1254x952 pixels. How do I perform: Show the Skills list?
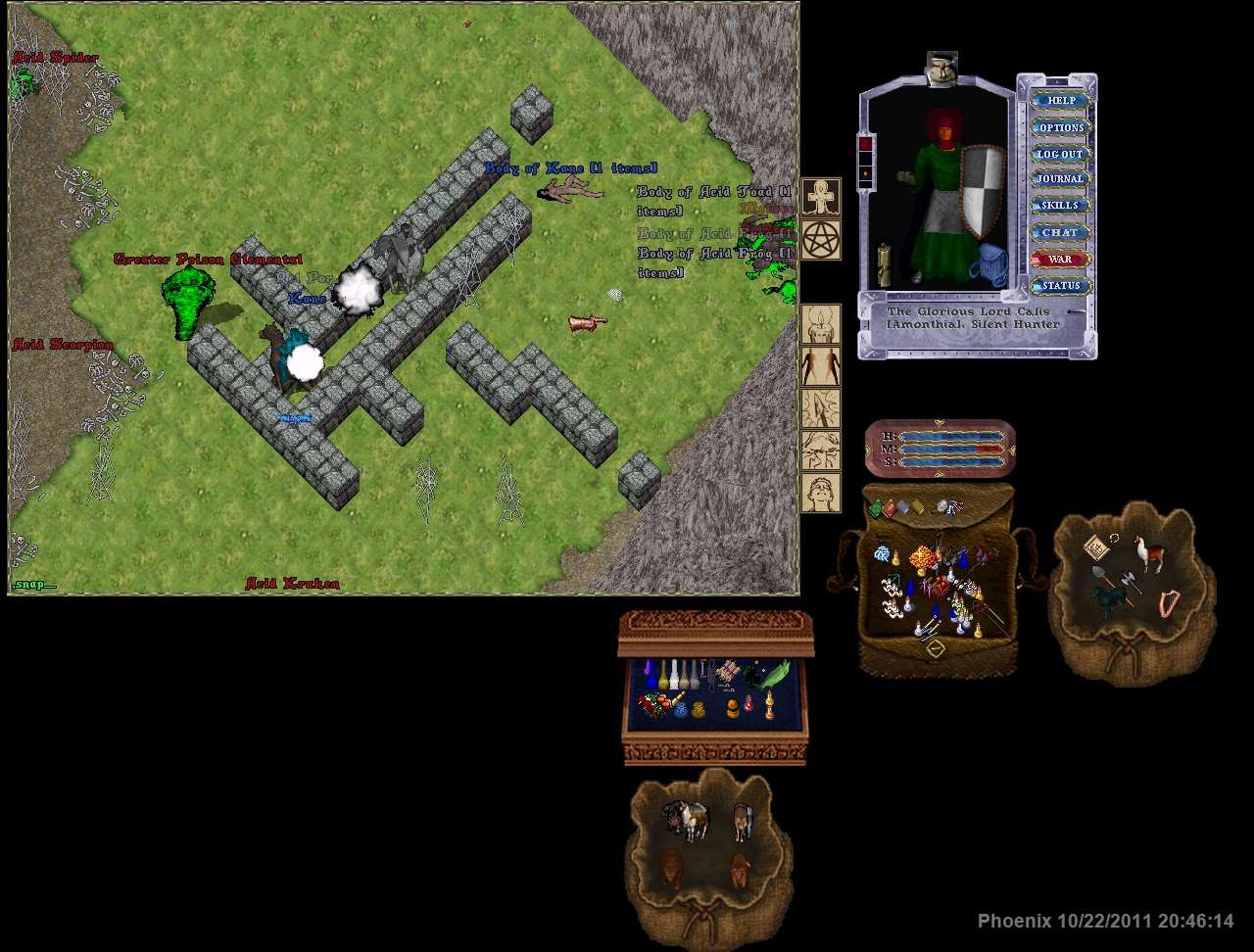click(1061, 206)
